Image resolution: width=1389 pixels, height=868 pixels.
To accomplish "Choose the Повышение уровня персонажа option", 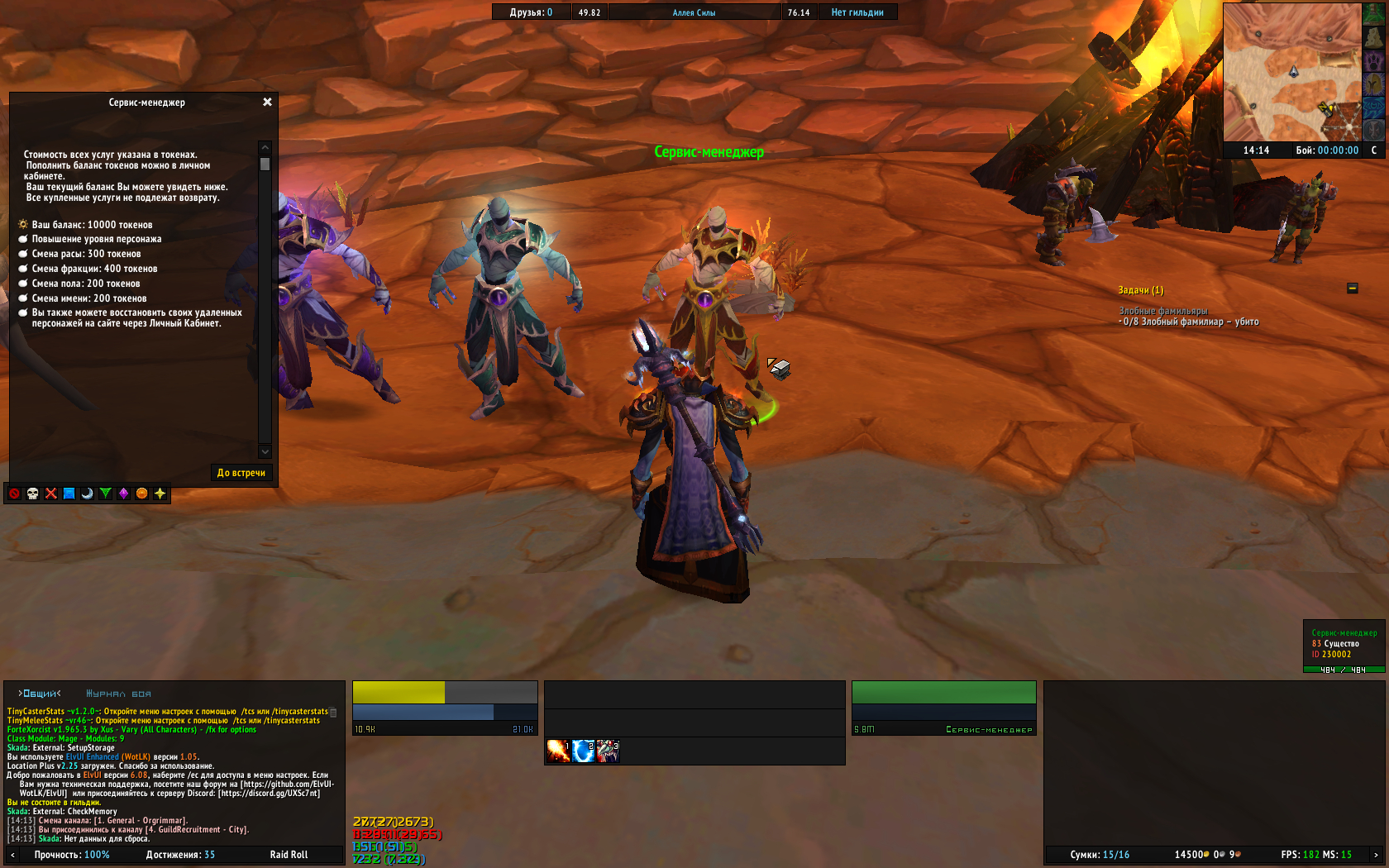I will click(x=96, y=239).
